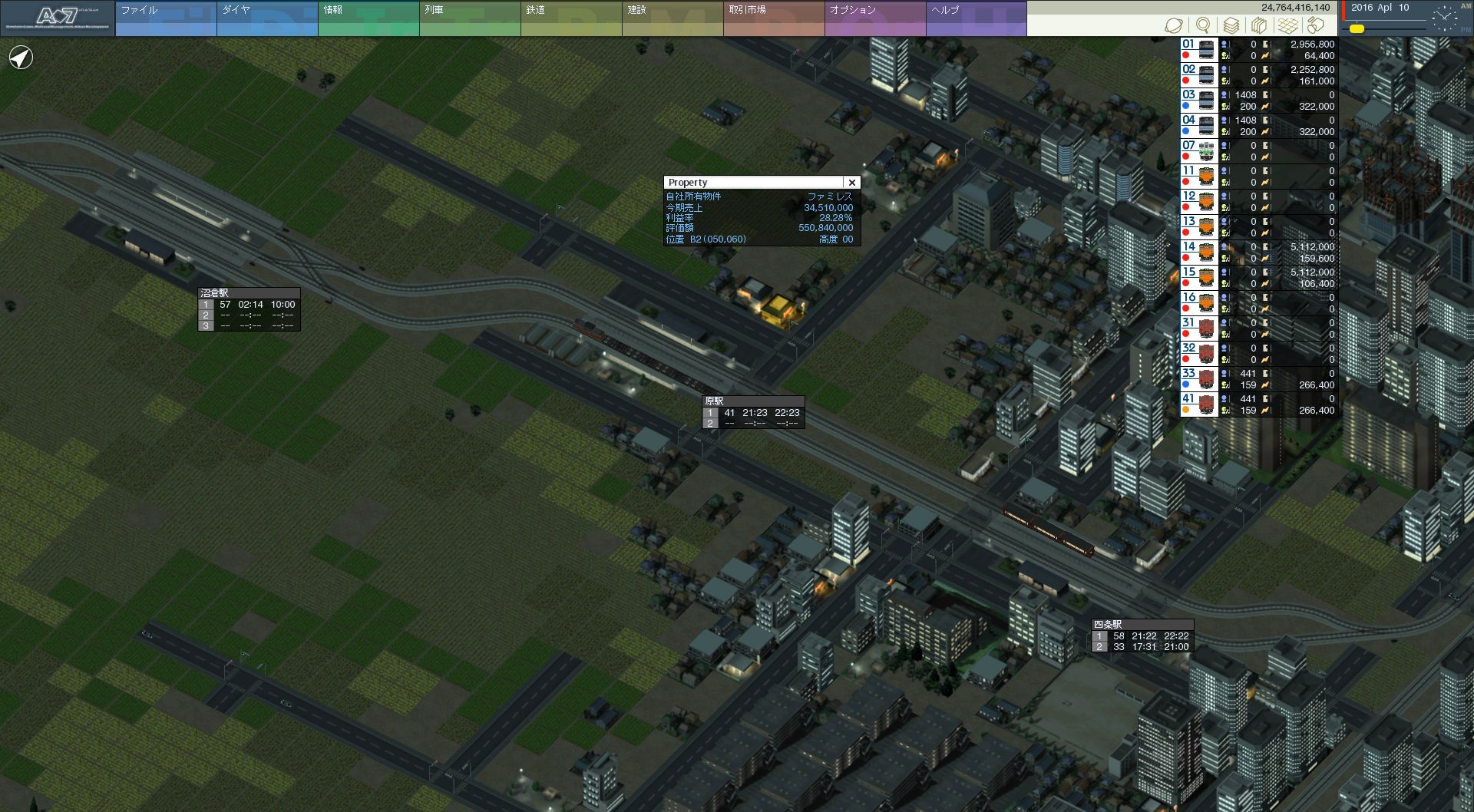Click the magnifying glass zoom icon
The height and width of the screenshot is (812, 1474).
1202,25
